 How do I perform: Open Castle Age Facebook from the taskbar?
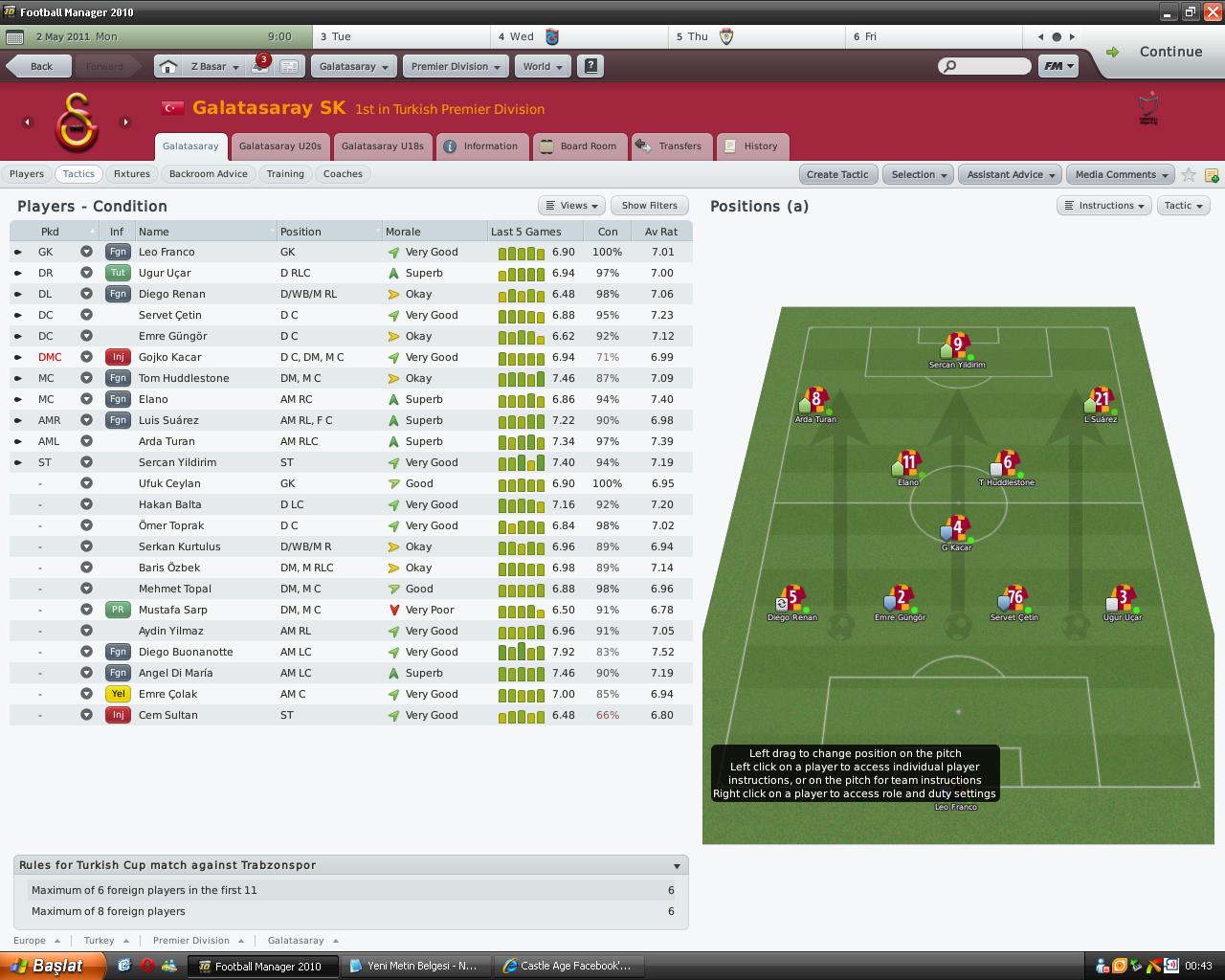point(568,966)
